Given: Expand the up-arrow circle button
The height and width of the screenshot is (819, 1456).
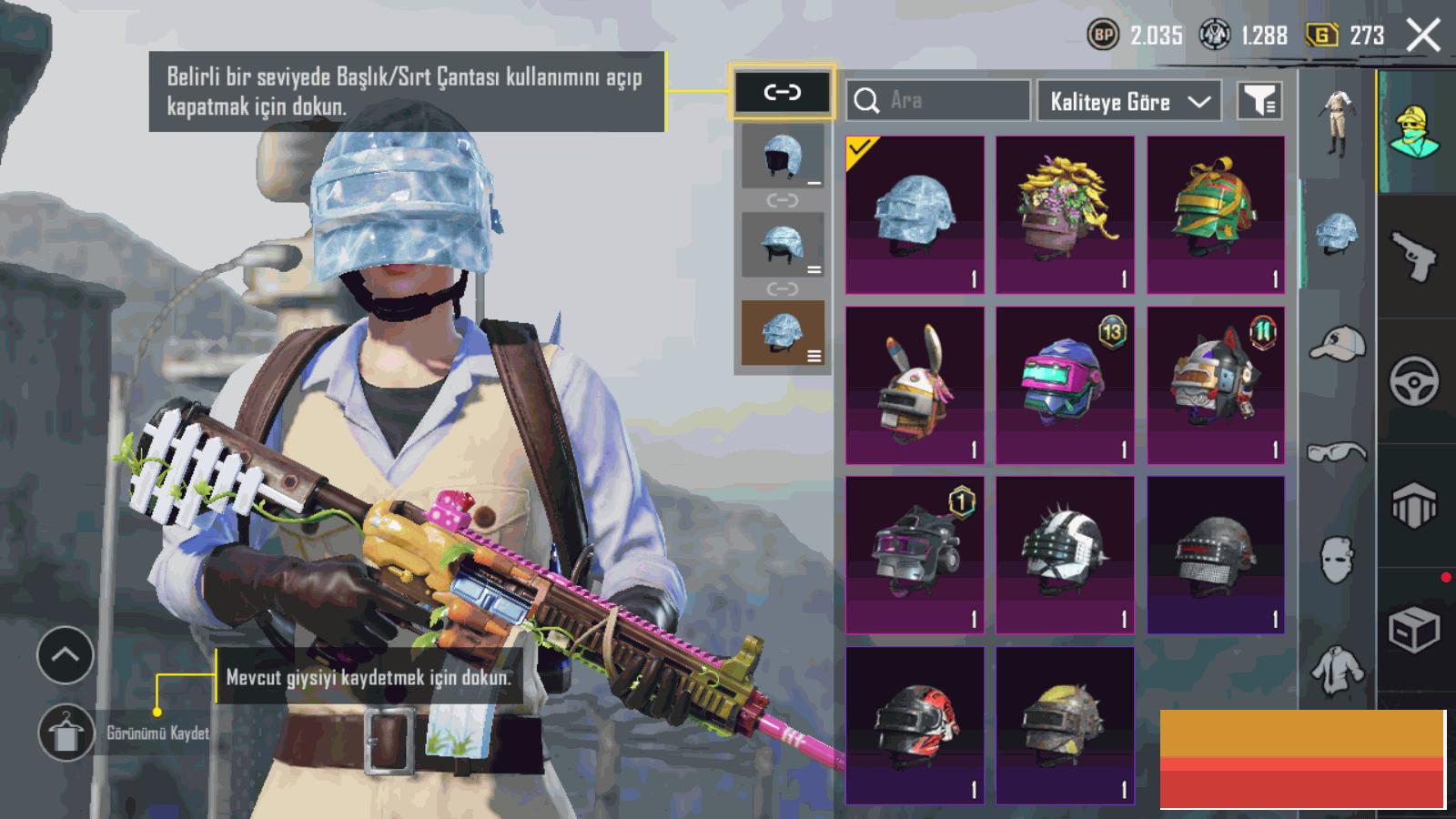Looking at the screenshot, I should (66, 654).
